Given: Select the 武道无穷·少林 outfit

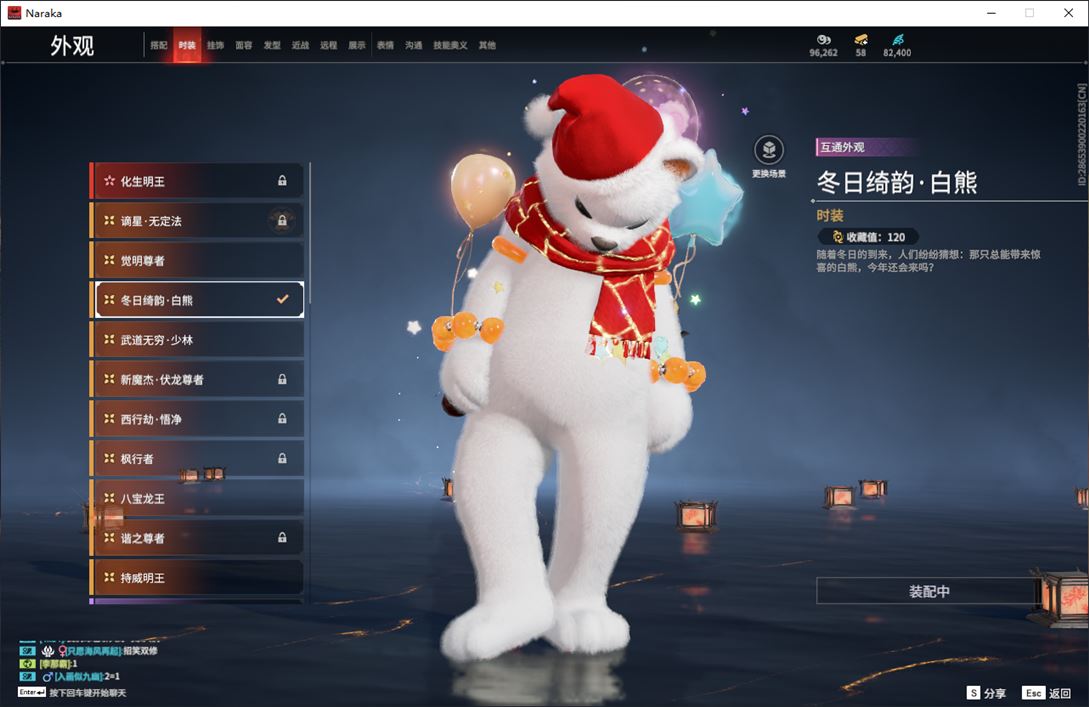Looking at the screenshot, I should (x=197, y=340).
